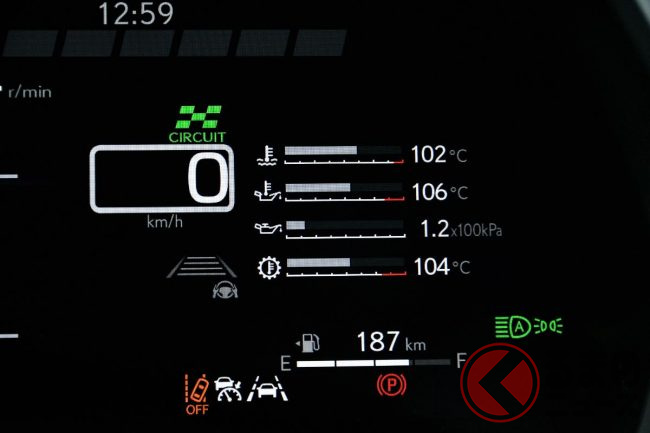Screen dimensions: 650x433
Task: Click the fuel pump icon
Action: [x=311, y=342]
